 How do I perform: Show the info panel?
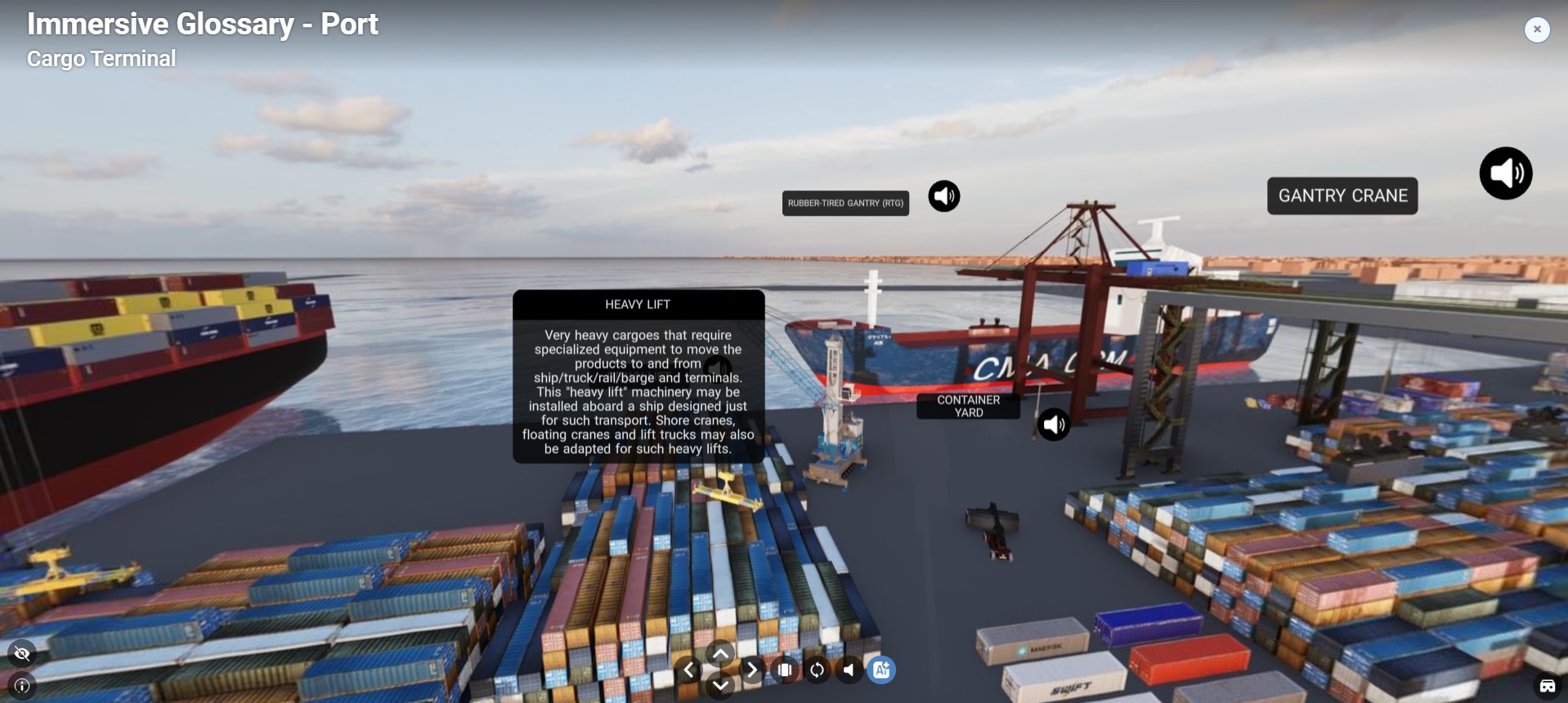(x=22, y=686)
